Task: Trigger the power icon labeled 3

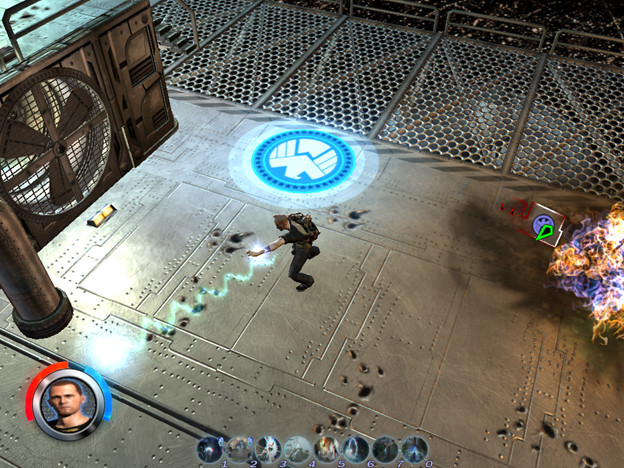Action: [268, 449]
